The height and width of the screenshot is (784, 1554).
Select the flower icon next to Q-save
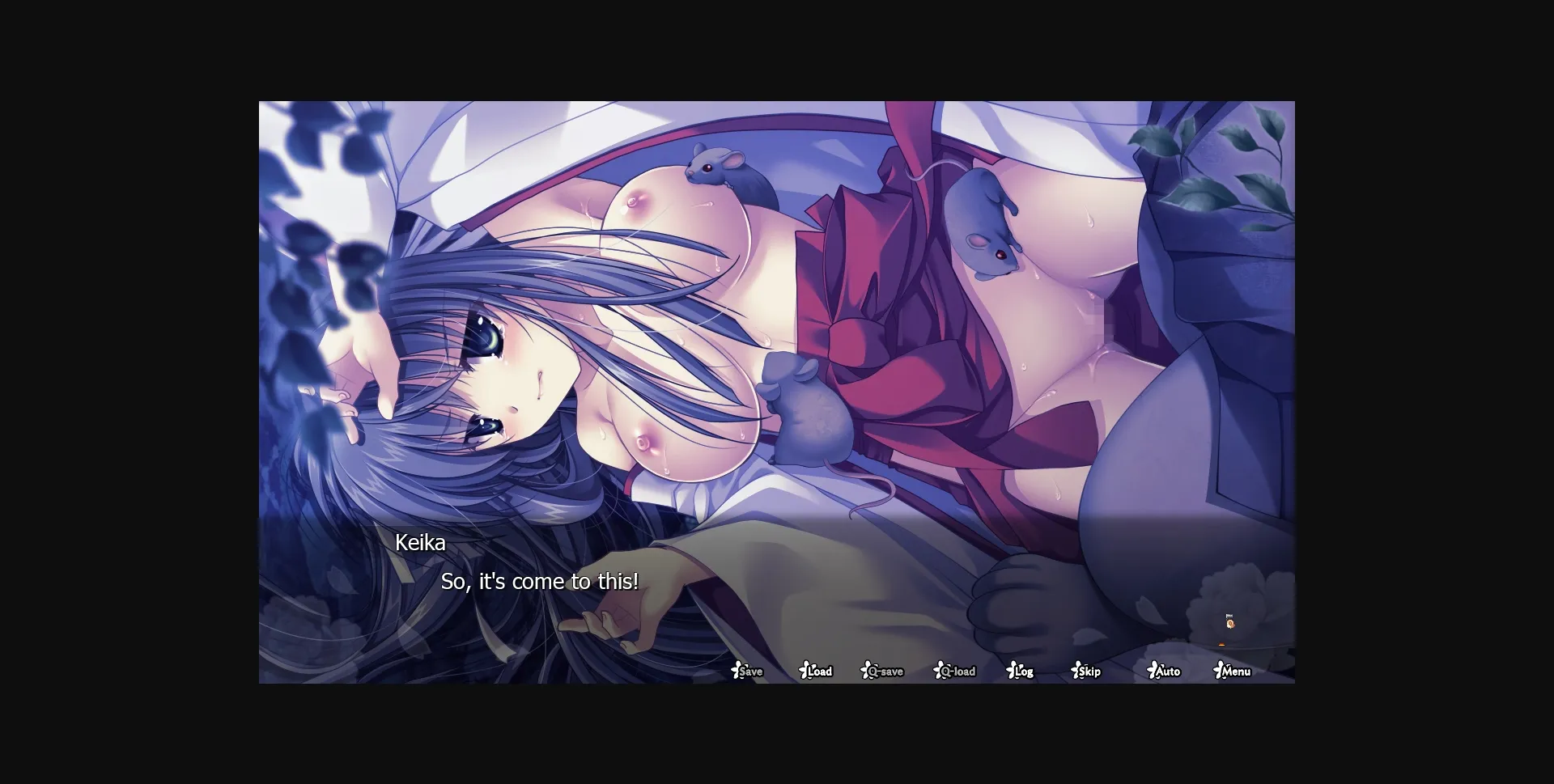pyautogui.click(x=865, y=671)
